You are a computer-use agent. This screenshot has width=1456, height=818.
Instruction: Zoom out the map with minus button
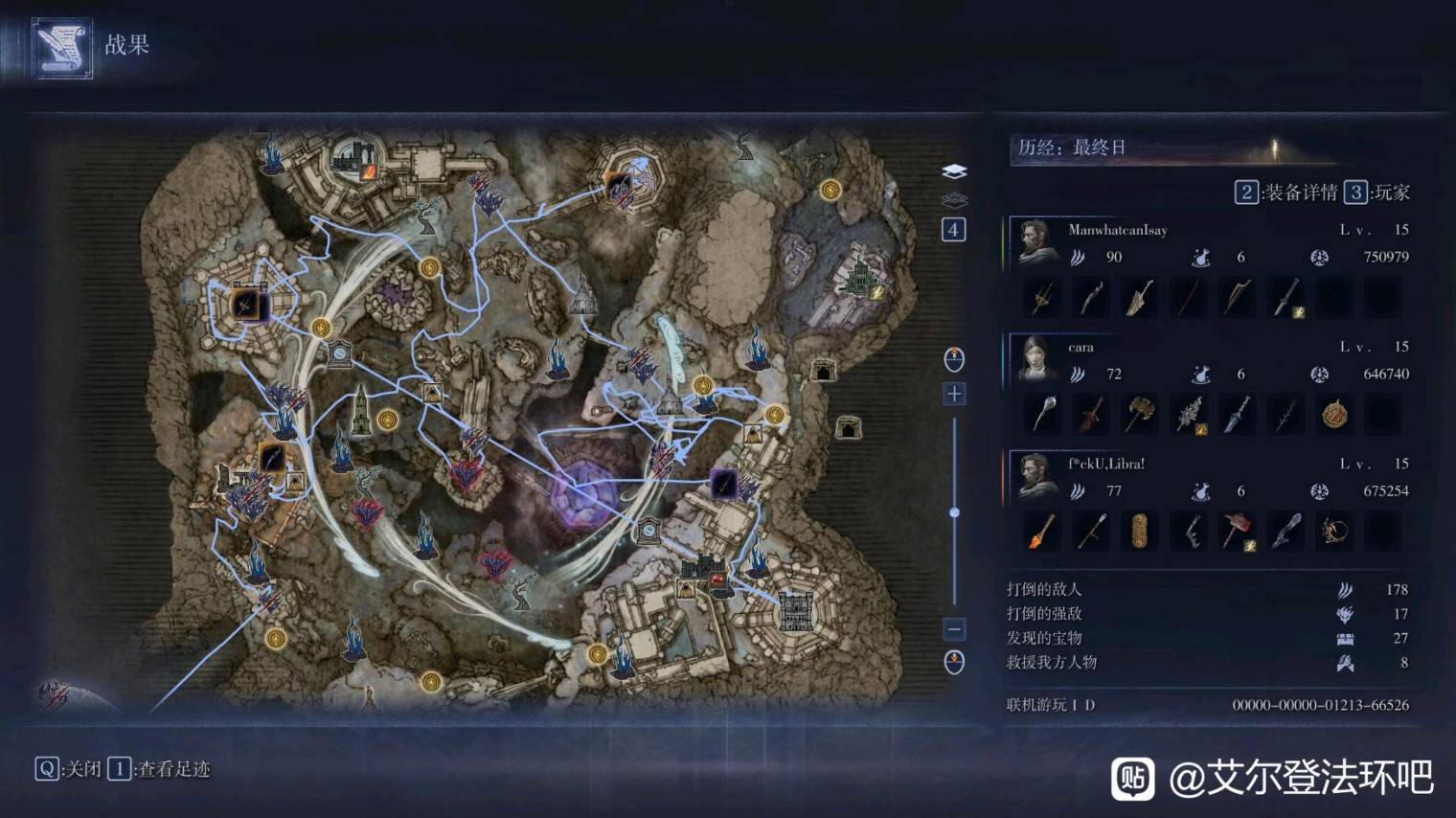point(954,628)
